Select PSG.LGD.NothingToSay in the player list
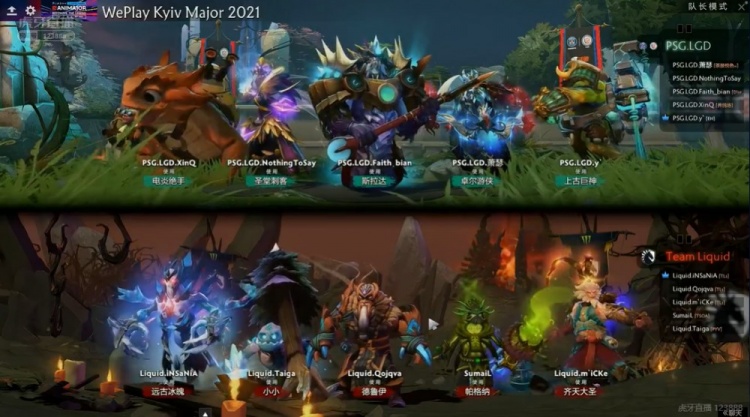 pos(705,78)
